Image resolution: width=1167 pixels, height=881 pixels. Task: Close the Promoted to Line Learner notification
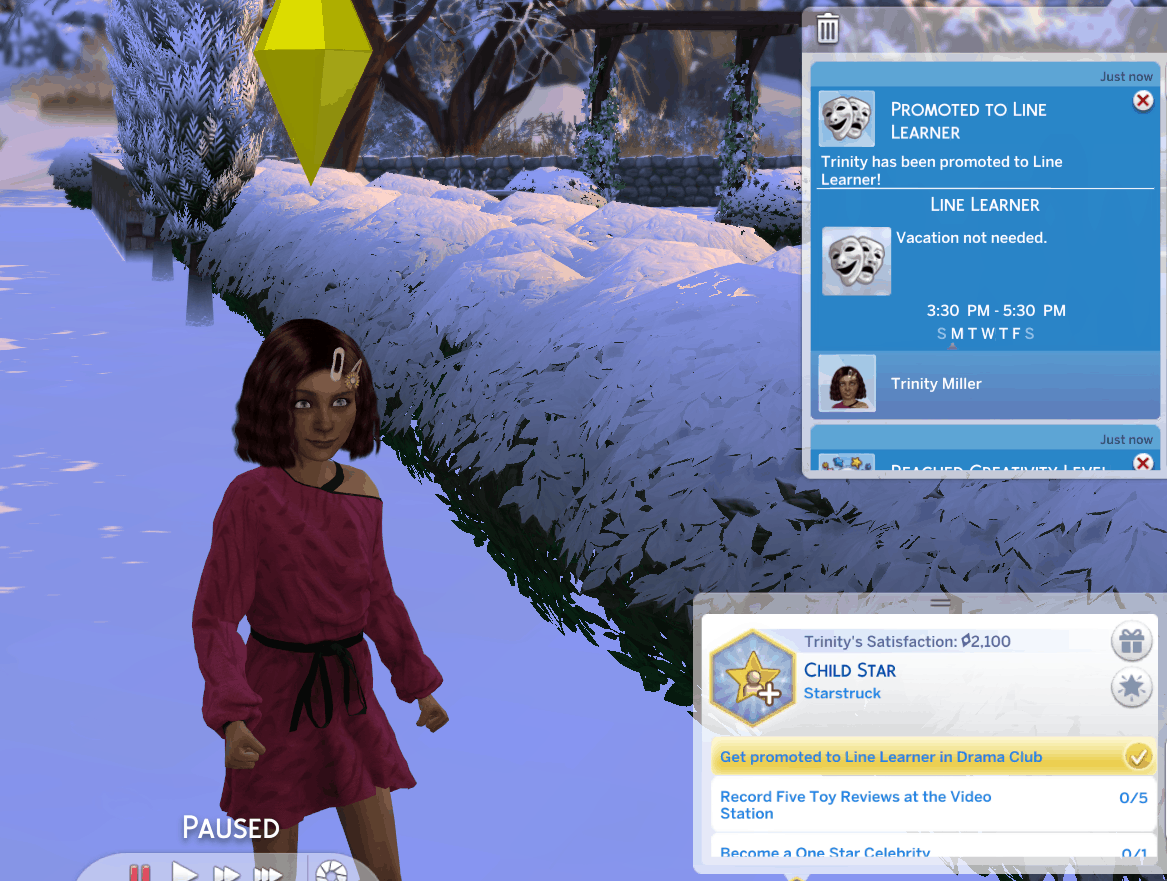point(1143,101)
